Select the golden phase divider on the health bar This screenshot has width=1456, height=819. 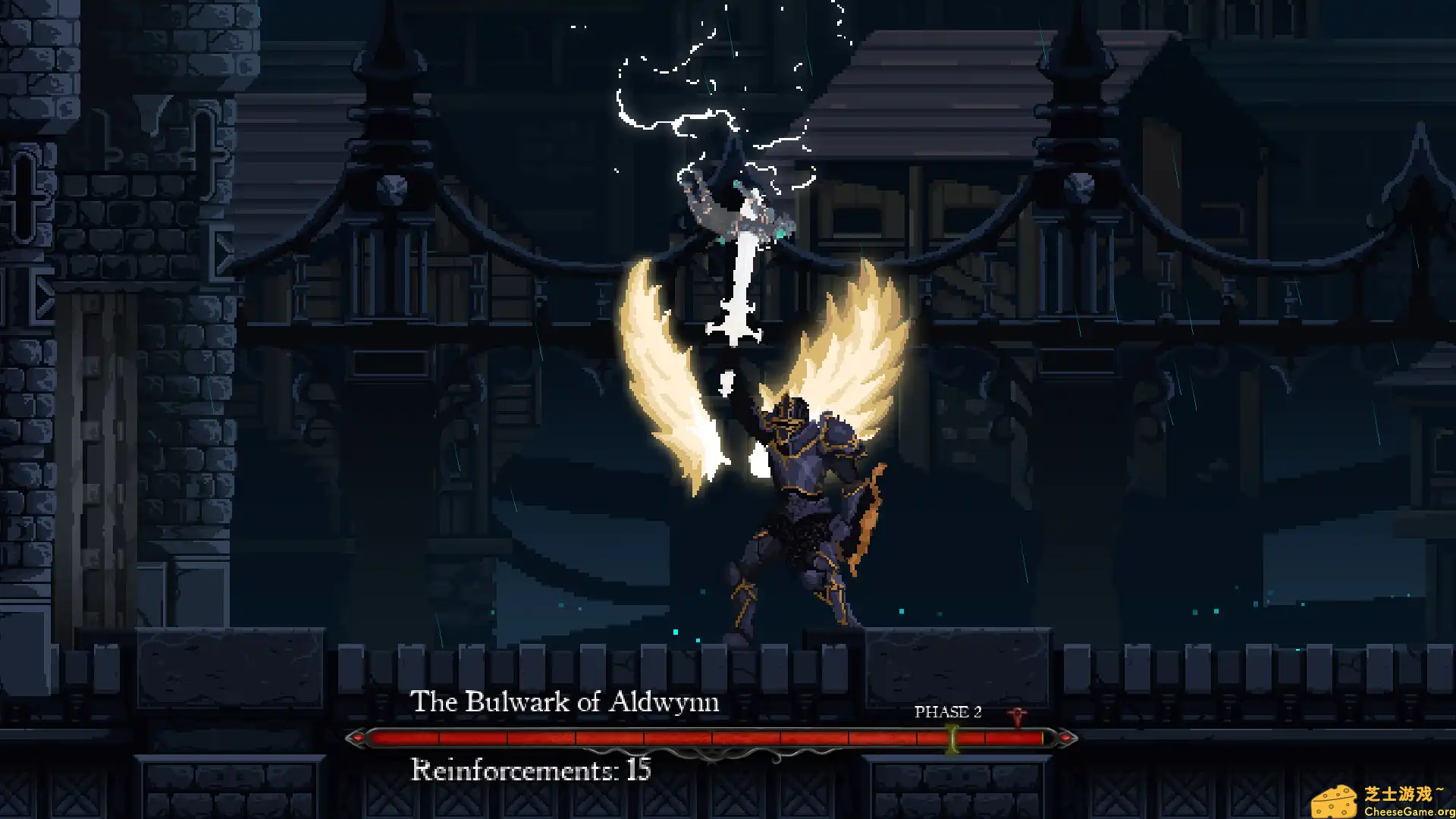pos(952,737)
